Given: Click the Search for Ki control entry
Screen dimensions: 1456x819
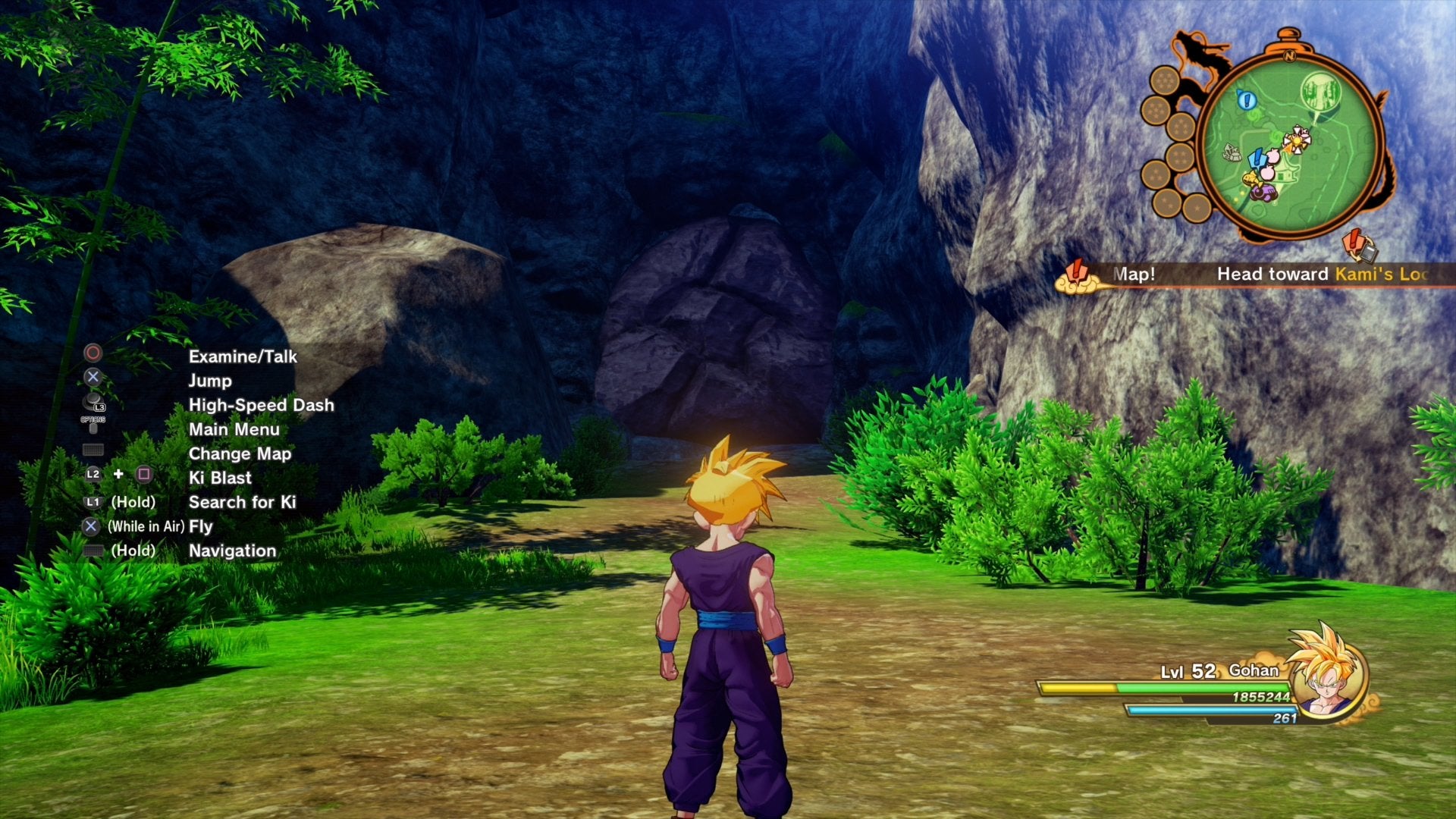Looking at the screenshot, I should [x=242, y=502].
